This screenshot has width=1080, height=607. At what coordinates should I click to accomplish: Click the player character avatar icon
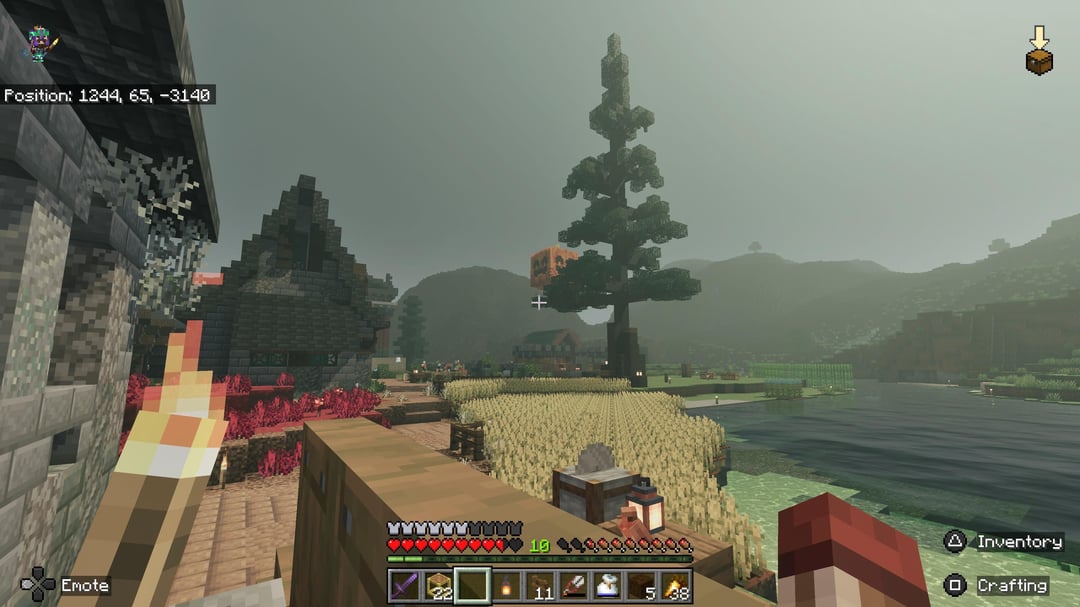pos(40,44)
